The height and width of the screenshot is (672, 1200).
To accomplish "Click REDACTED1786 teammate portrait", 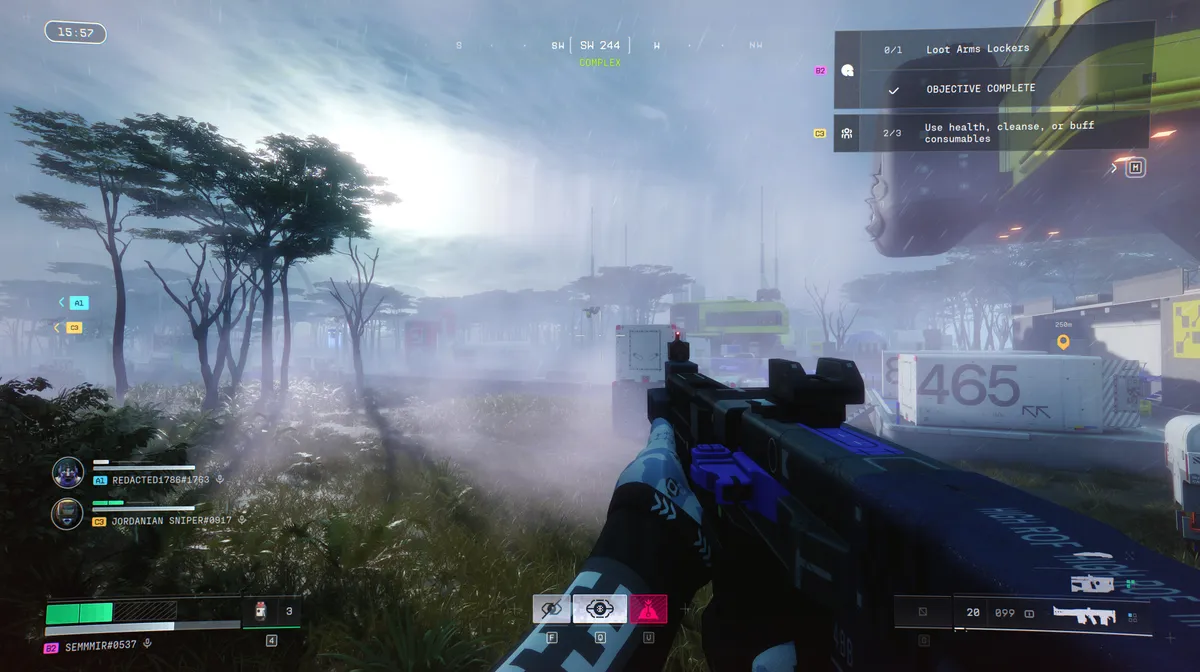I will (x=68, y=472).
